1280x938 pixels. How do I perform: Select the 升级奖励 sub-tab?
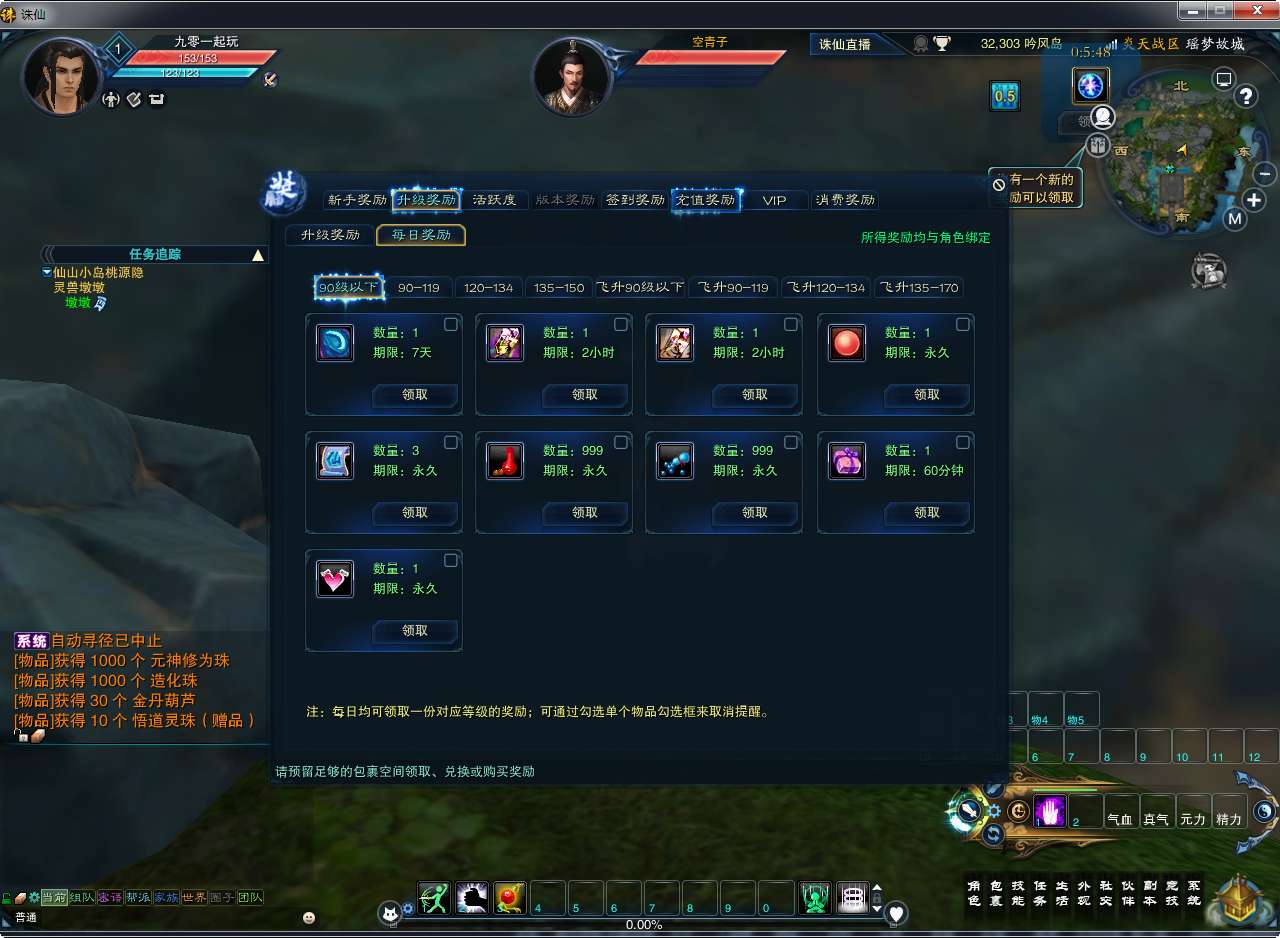coord(330,235)
